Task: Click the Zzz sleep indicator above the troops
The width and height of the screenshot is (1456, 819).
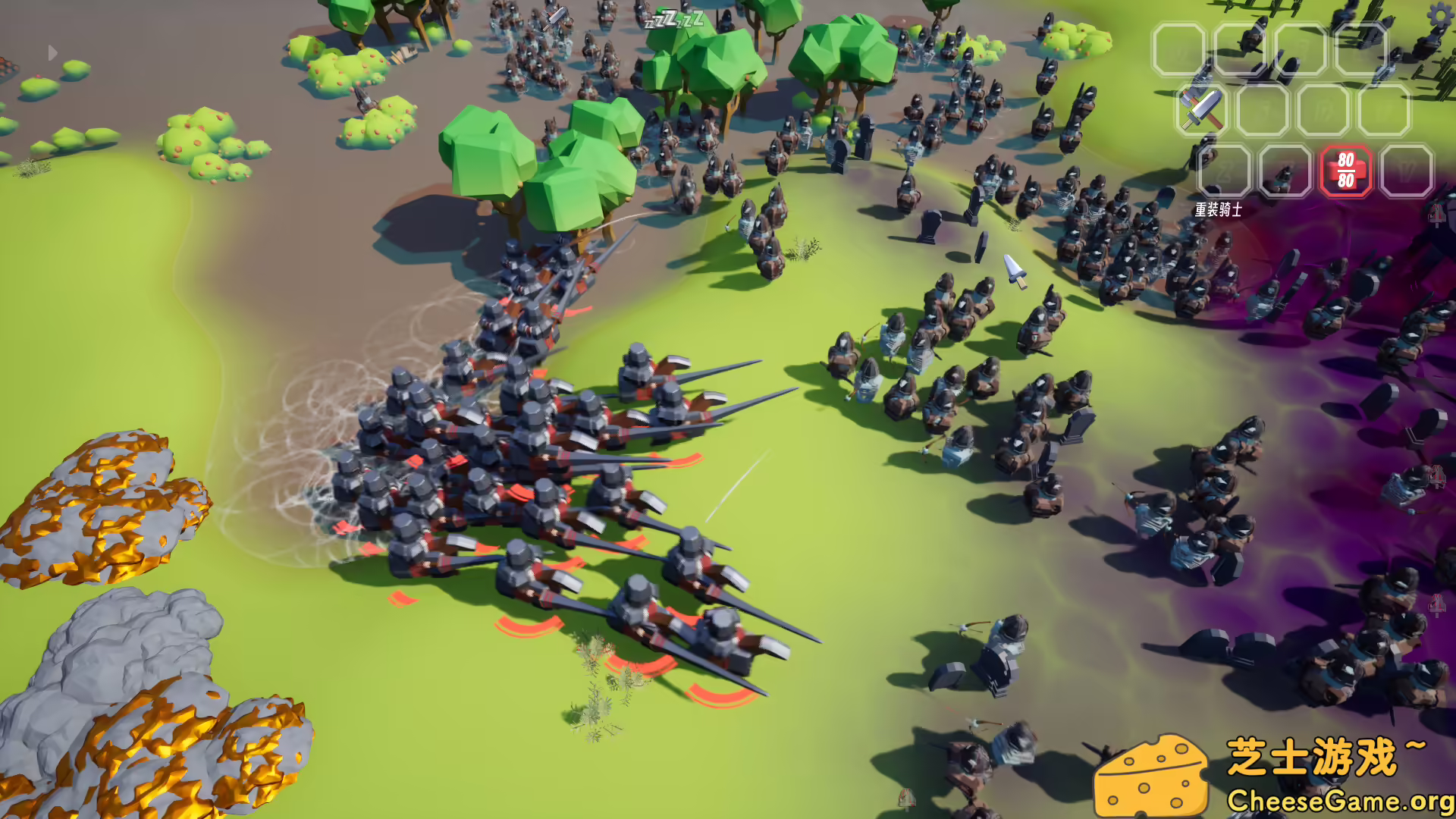Action: tap(673, 20)
